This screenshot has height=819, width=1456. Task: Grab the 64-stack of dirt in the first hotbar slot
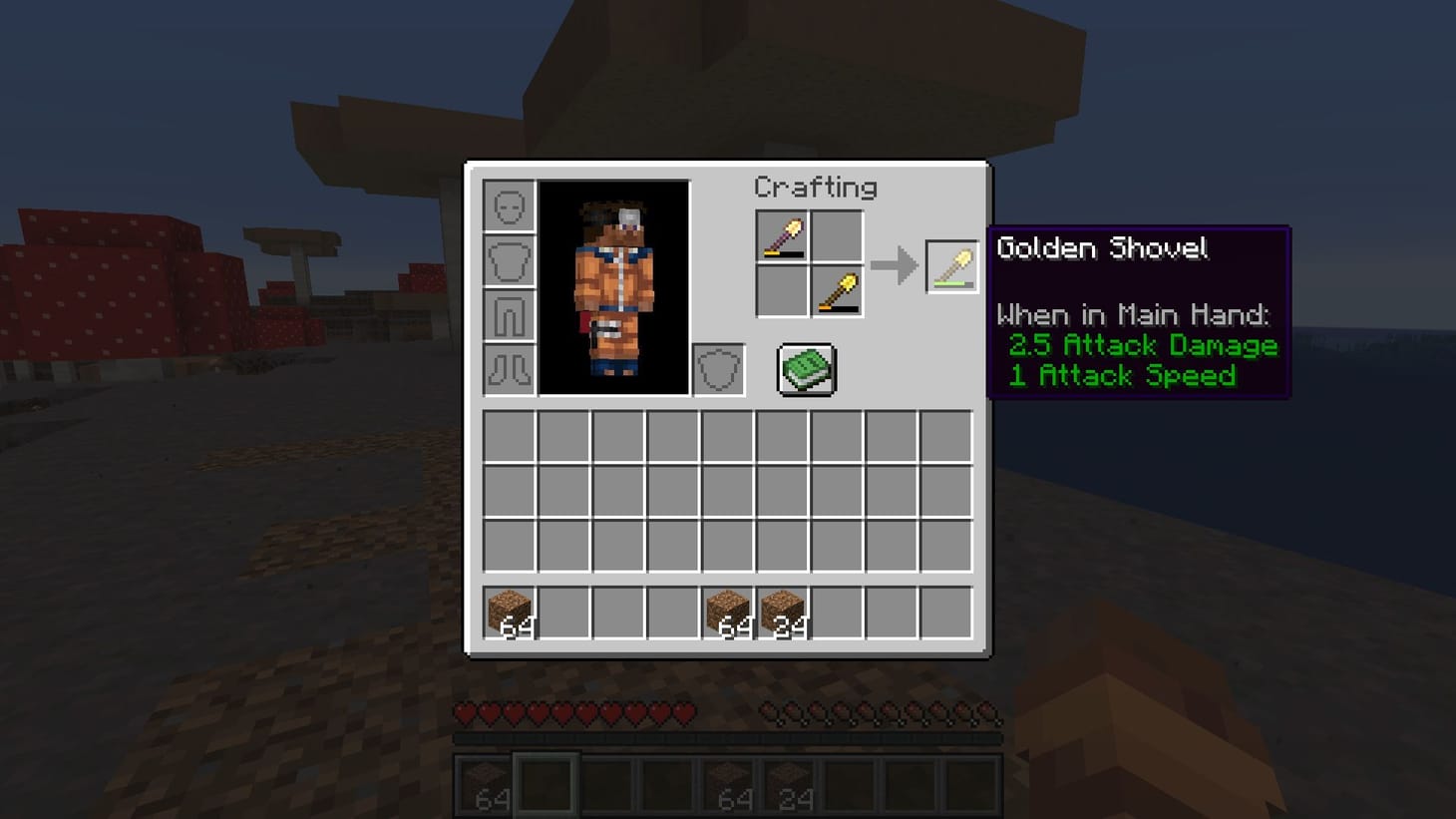click(510, 611)
